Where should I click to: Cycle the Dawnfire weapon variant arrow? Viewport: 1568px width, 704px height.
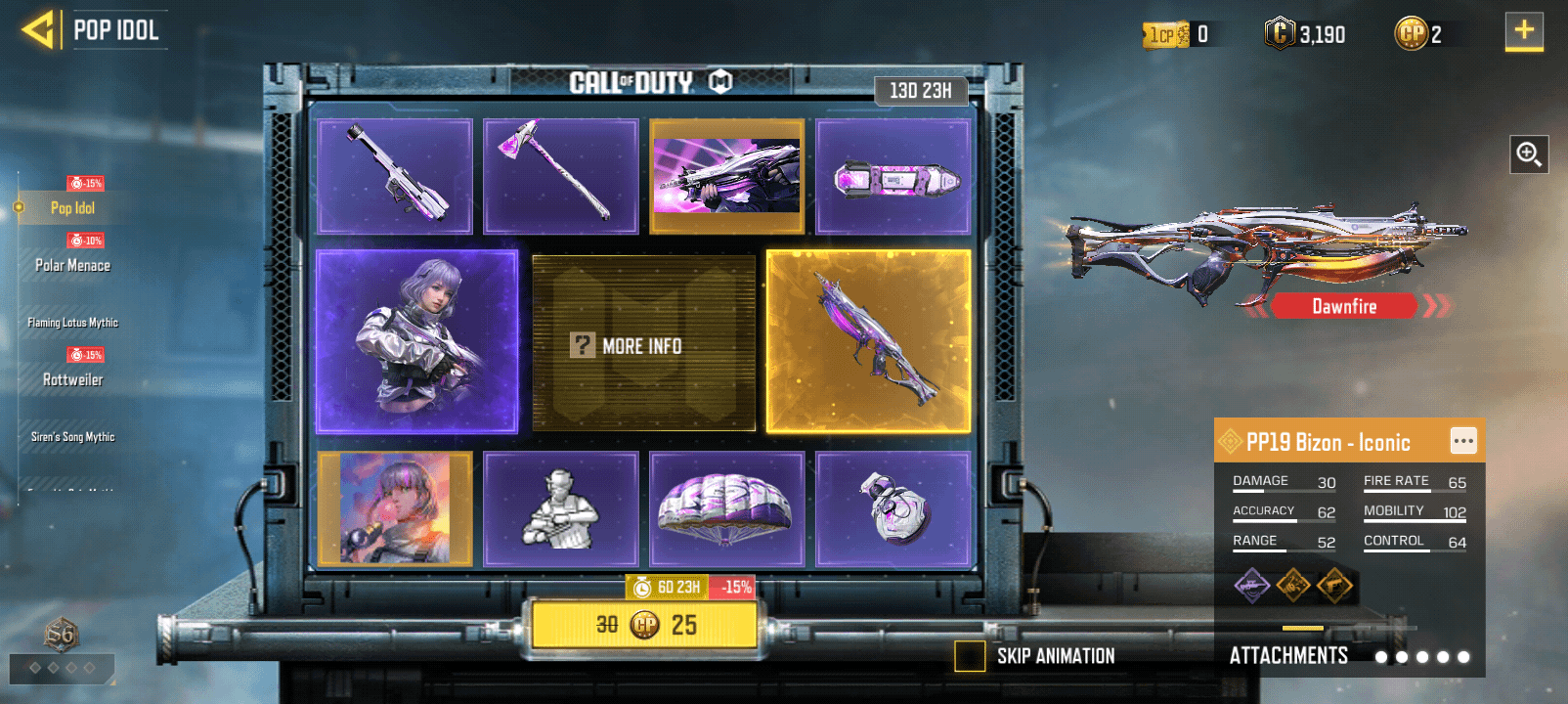pos(1435,306)
